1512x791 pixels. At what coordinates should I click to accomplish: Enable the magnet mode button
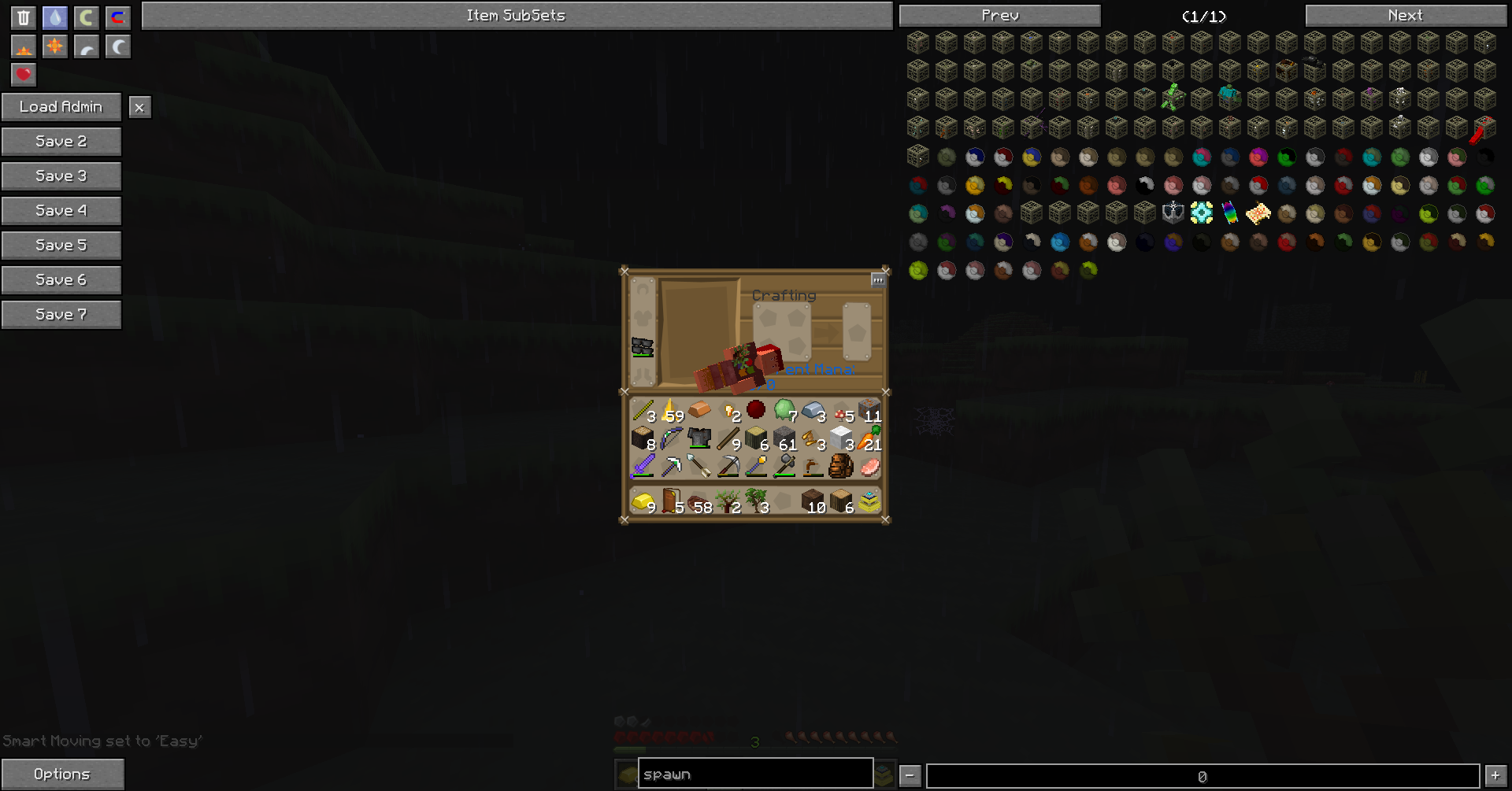118,17
